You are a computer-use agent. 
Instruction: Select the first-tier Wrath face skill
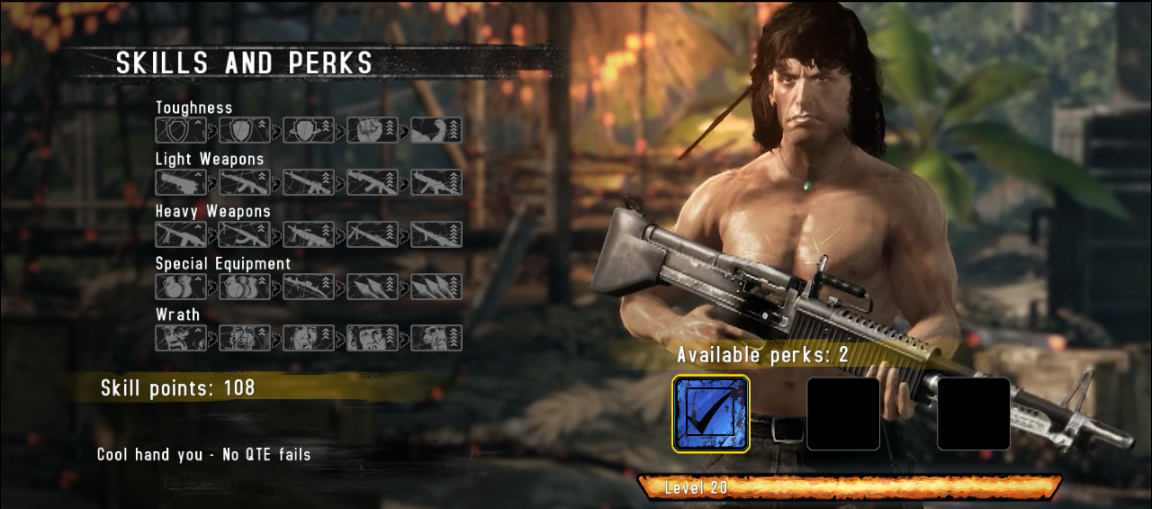(181, 337)
